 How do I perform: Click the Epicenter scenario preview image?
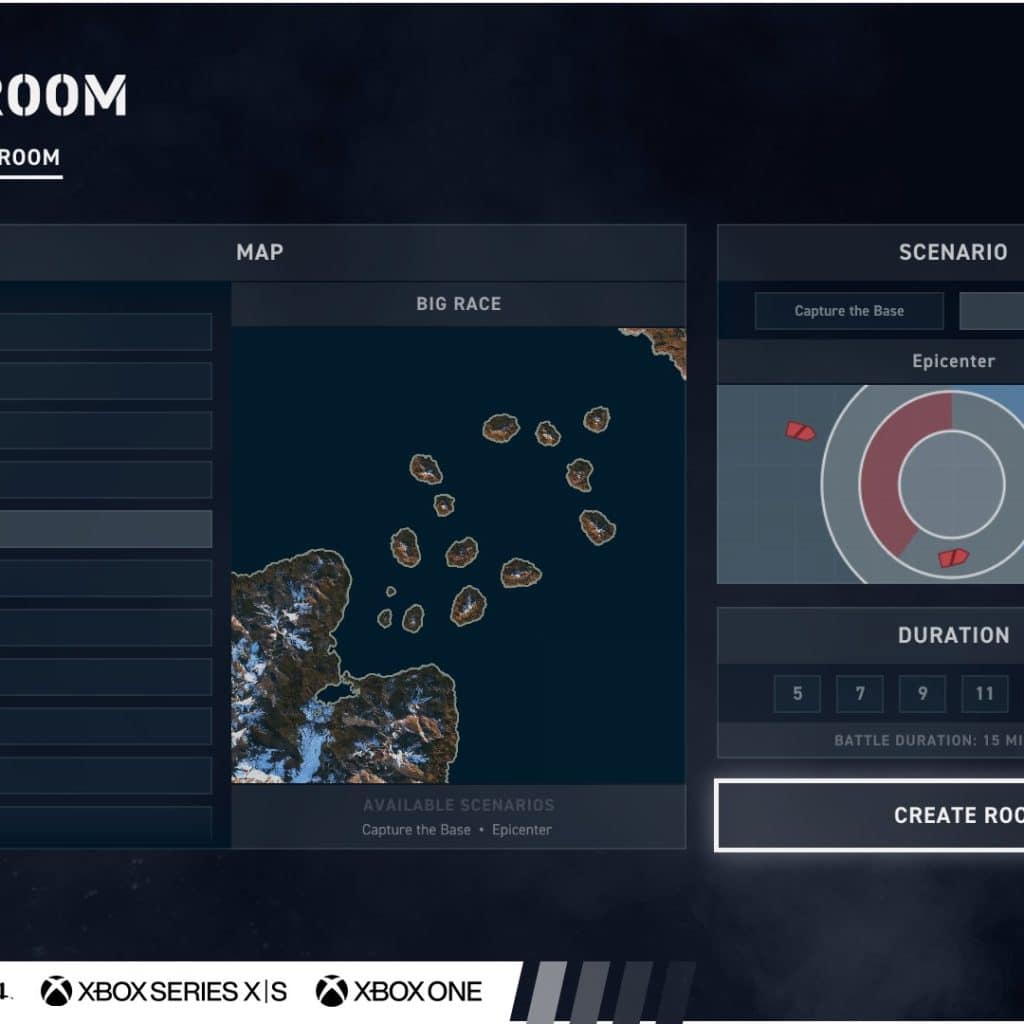tap(870, 484)
